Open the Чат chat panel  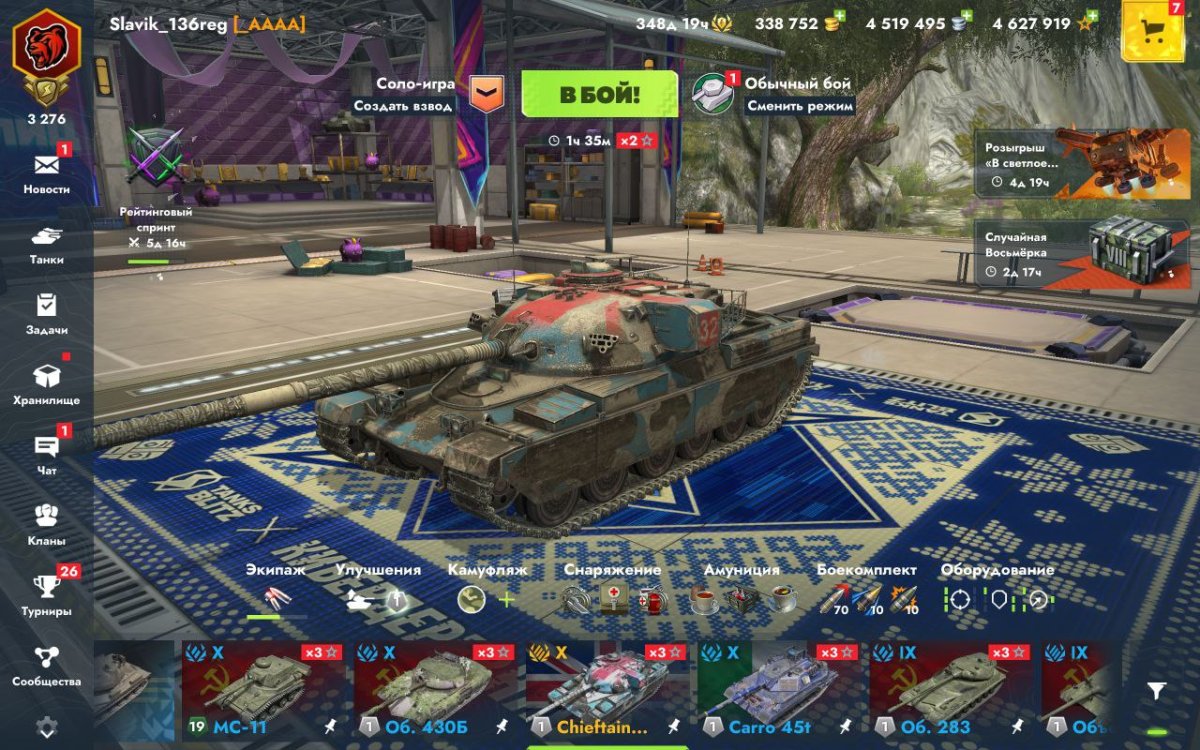coord(47,453)
